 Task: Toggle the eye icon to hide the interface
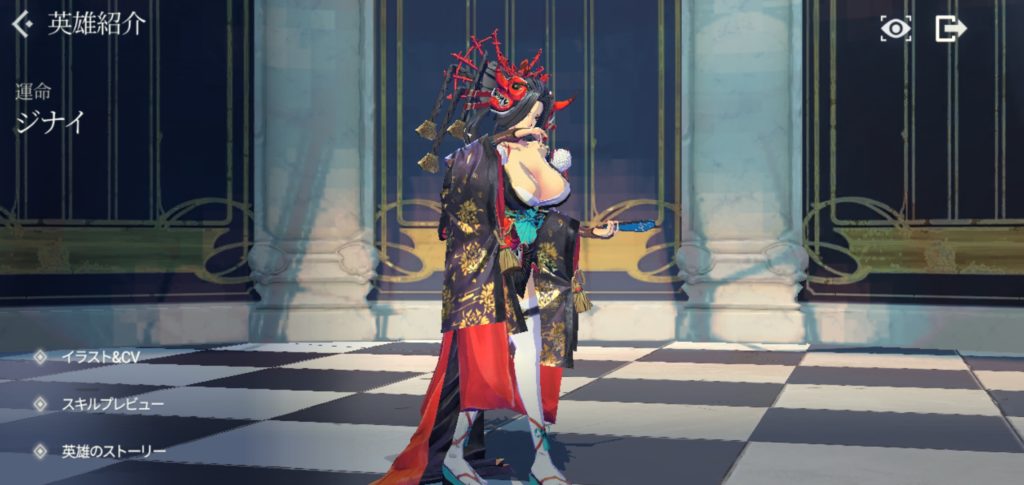(895, 28)
